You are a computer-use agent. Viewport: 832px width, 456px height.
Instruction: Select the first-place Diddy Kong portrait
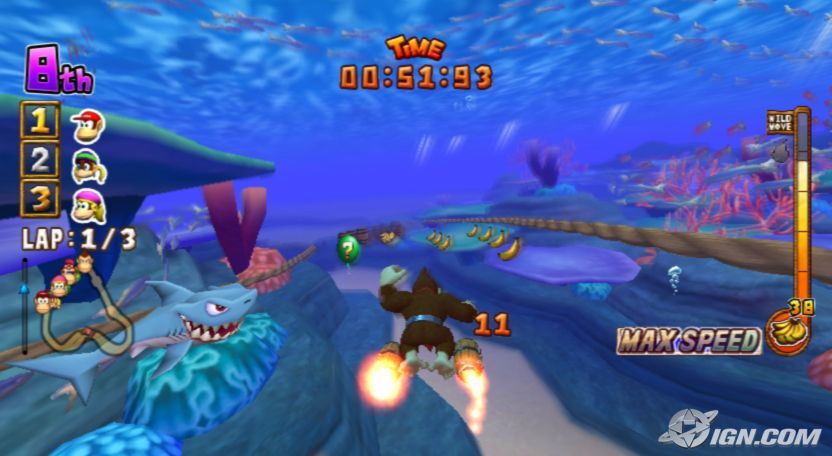(x=88, y=124)
